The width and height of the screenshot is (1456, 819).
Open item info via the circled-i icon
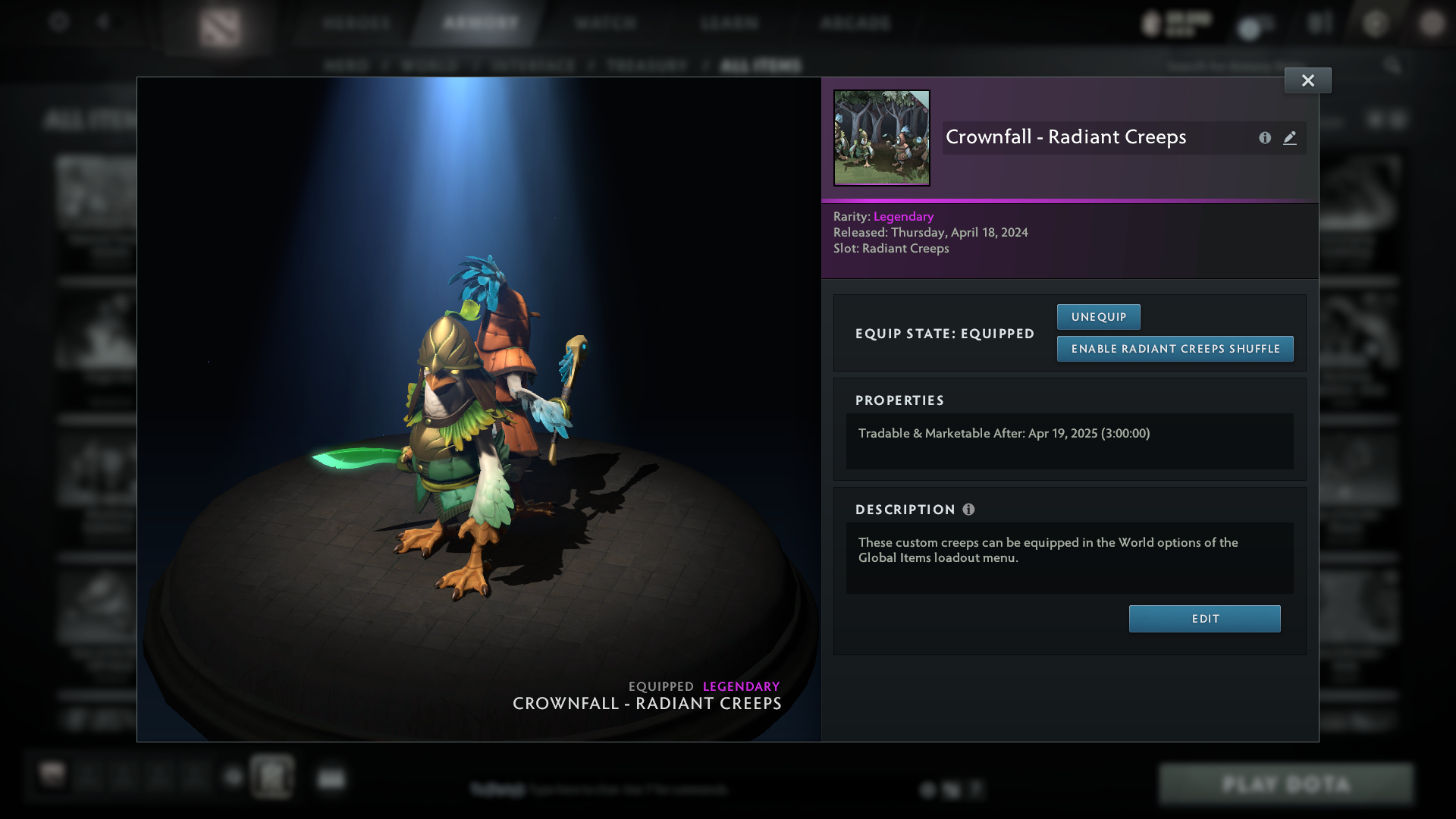click(1264, 138)
